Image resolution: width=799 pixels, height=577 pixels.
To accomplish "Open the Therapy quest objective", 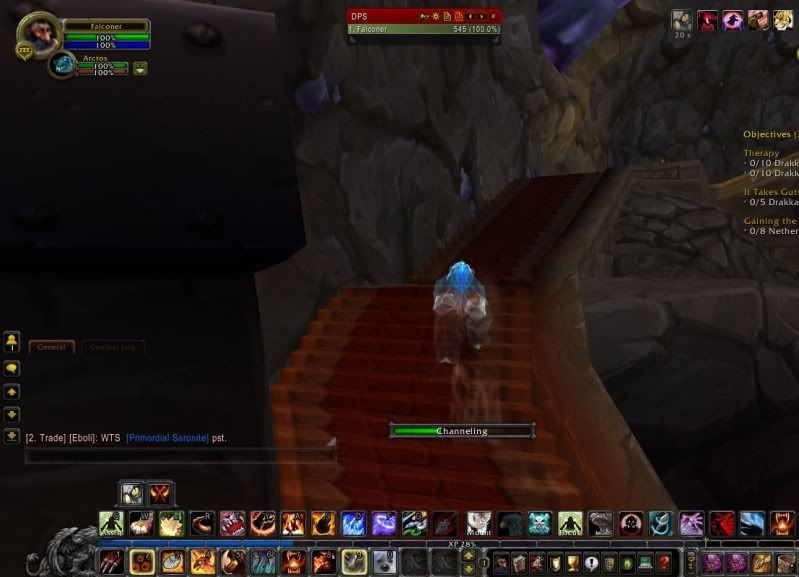I will 761,153.
